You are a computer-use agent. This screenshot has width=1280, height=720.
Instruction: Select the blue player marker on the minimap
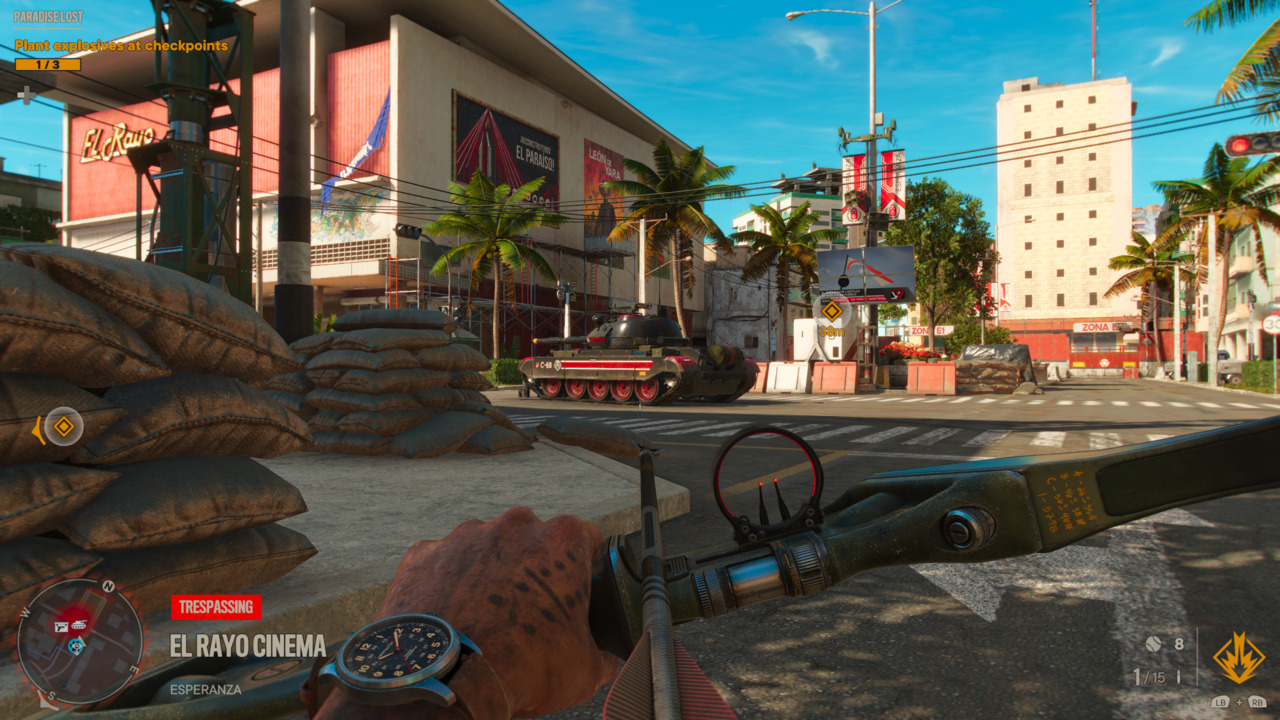[76, 646]
